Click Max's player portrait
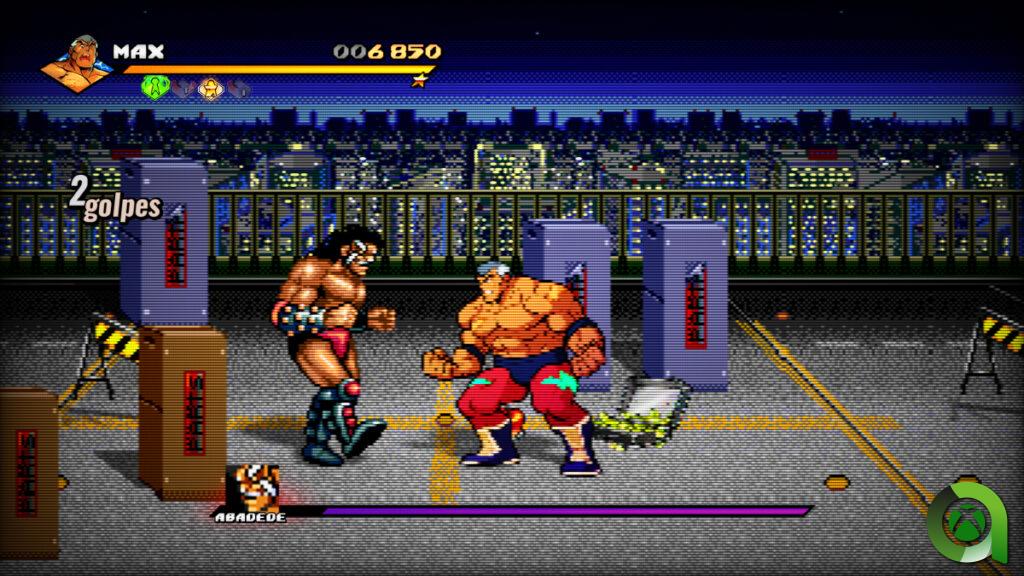This screenshot has width=1024, height=576. pos(79,64)
